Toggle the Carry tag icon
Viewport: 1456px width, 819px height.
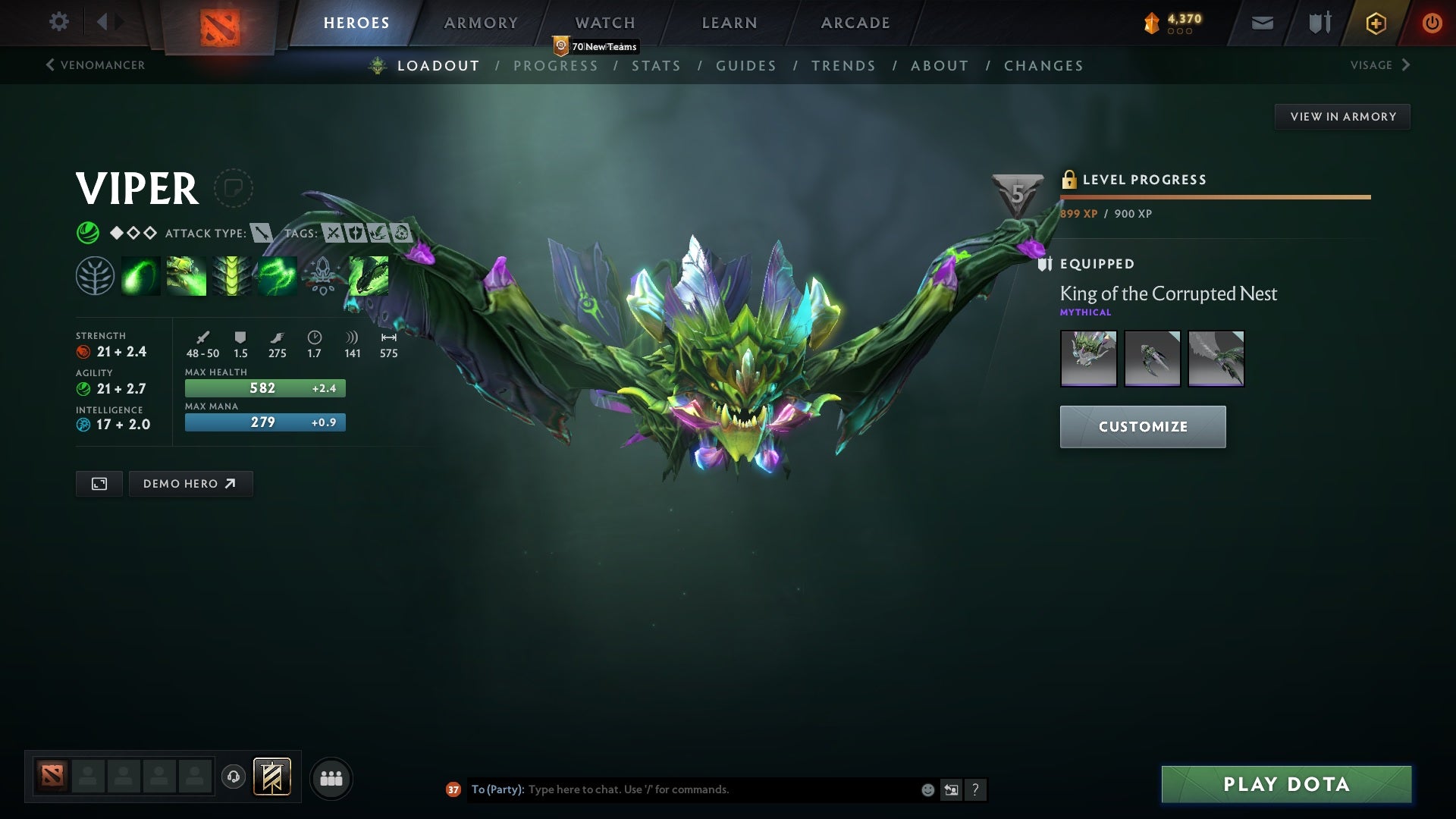tap(331, 234)
